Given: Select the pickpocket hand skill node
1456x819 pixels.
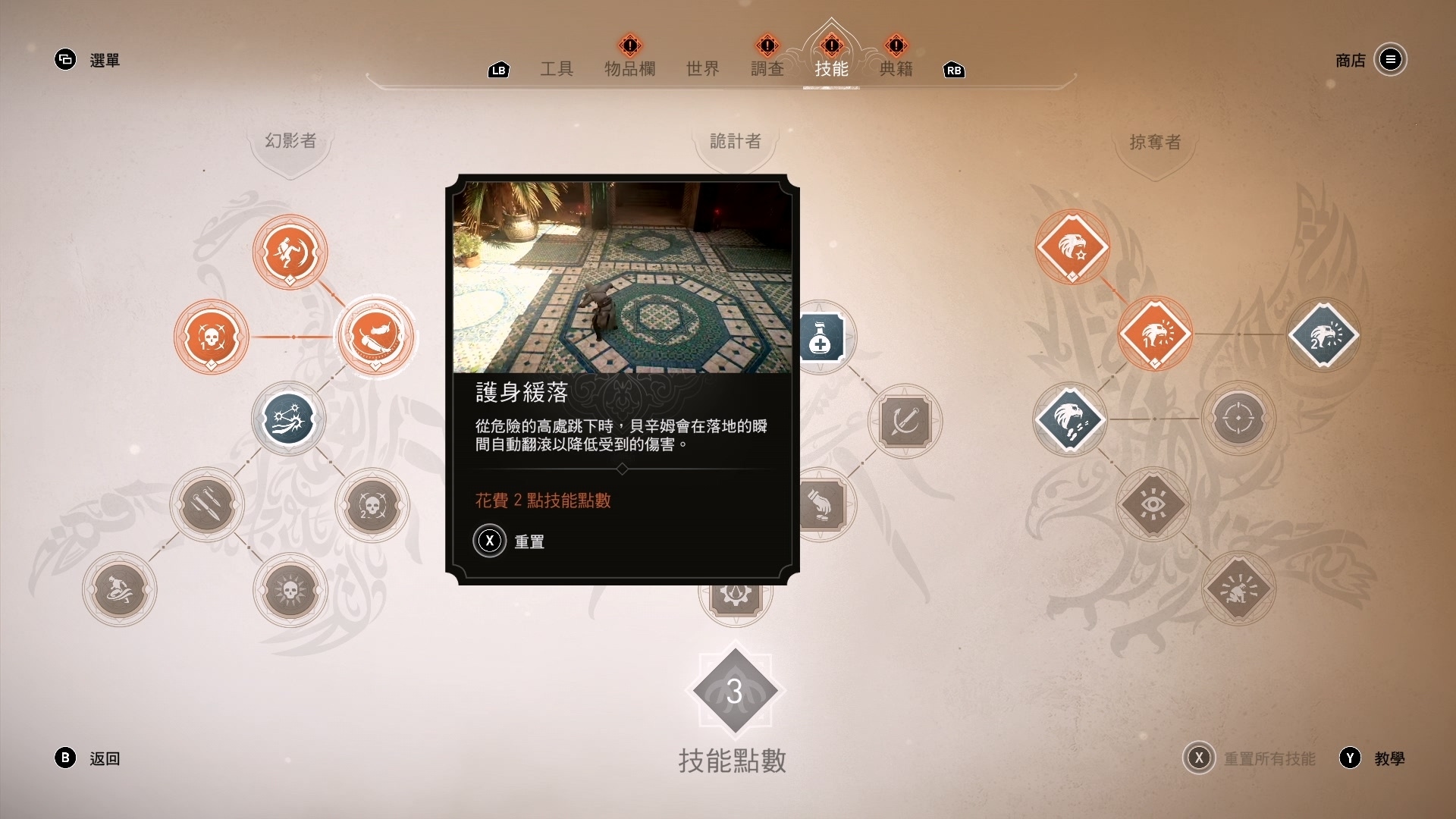Looking at the screenshot, I should [x=823, y=506].
